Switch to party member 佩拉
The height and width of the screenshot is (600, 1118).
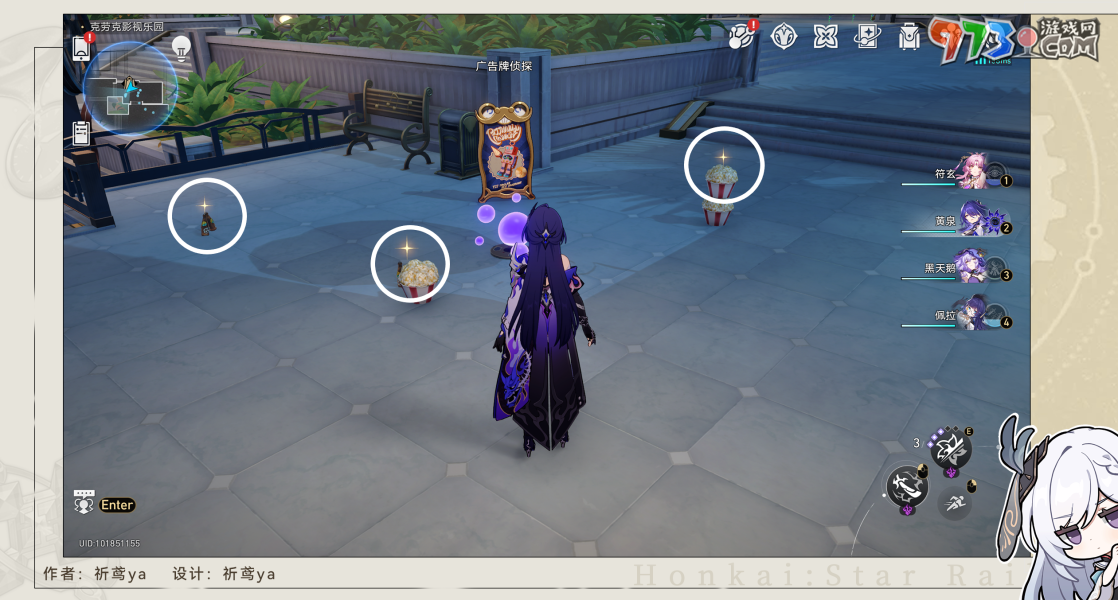(973, 315)
